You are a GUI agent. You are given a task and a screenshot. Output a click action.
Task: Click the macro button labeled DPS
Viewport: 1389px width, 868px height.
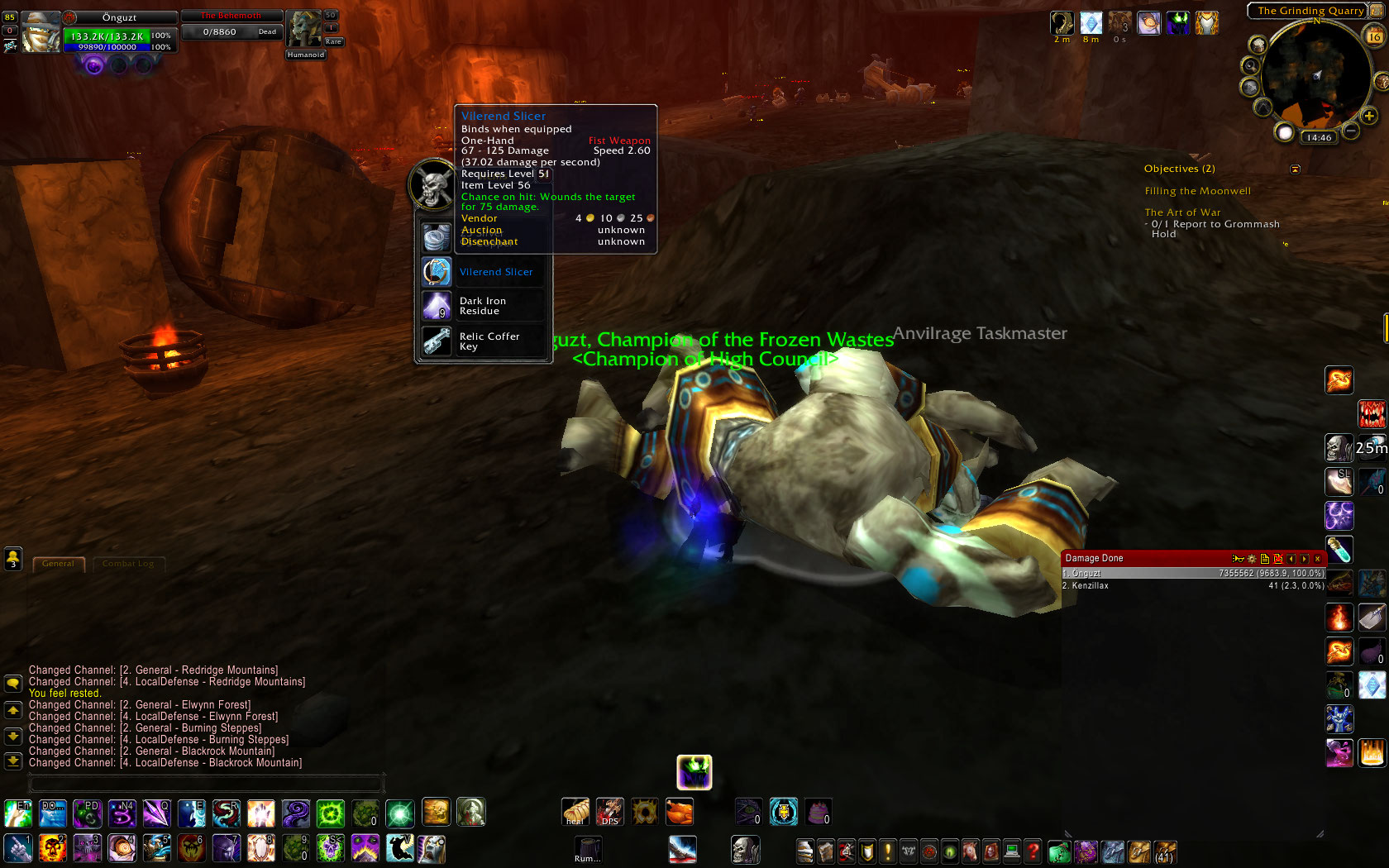tap(610, 812)
